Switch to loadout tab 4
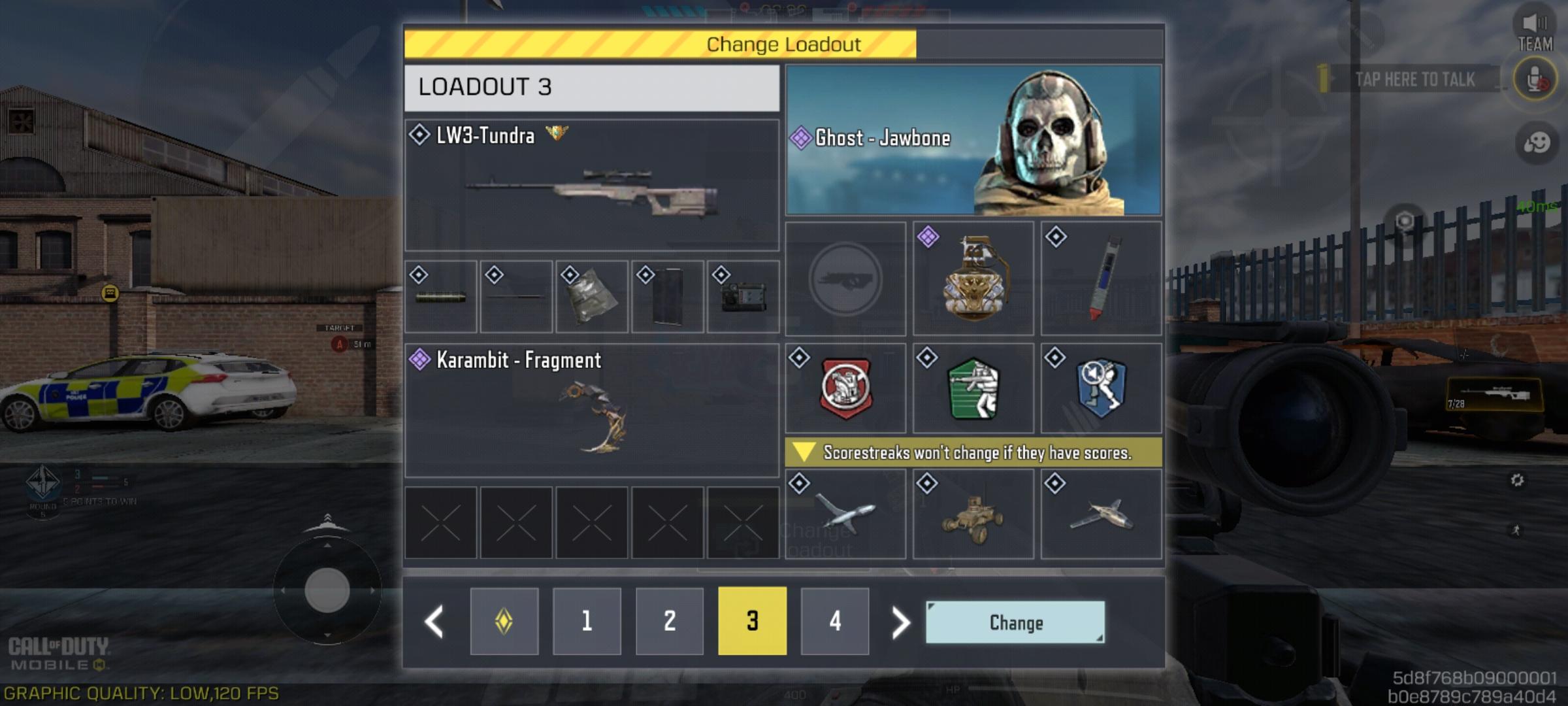 834,621
